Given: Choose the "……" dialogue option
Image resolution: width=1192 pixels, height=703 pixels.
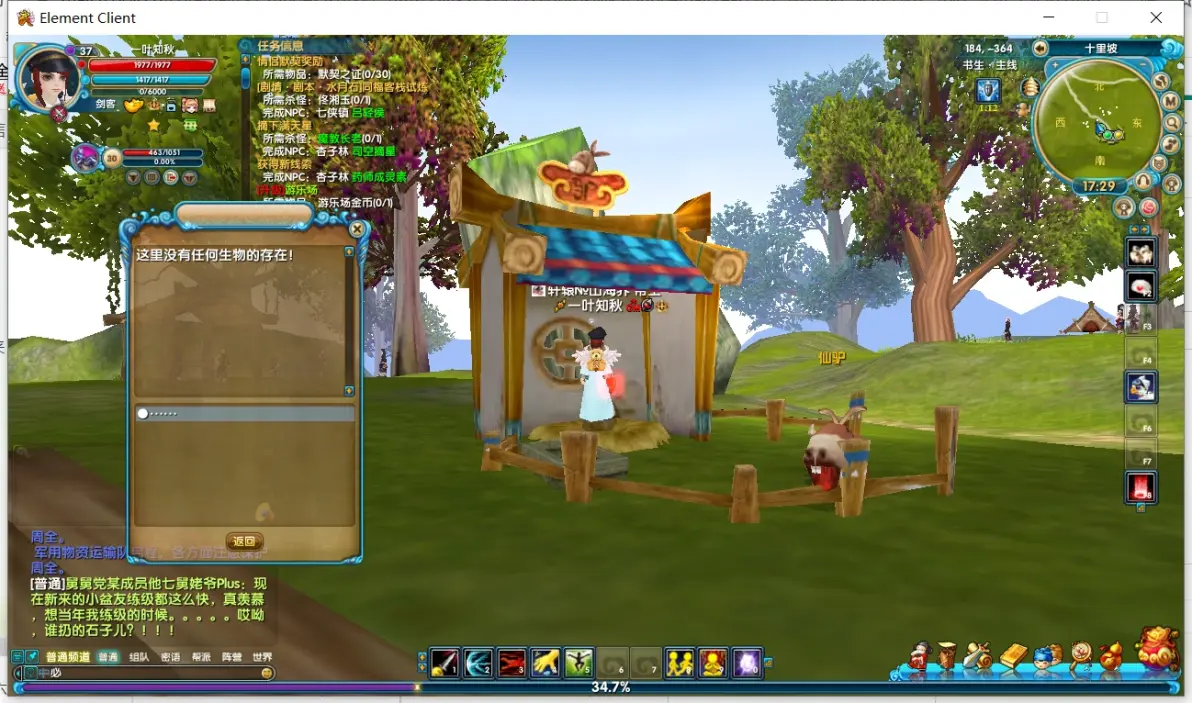Looking at the screenshot, I should pyautogui.click(x=245, y=413).
